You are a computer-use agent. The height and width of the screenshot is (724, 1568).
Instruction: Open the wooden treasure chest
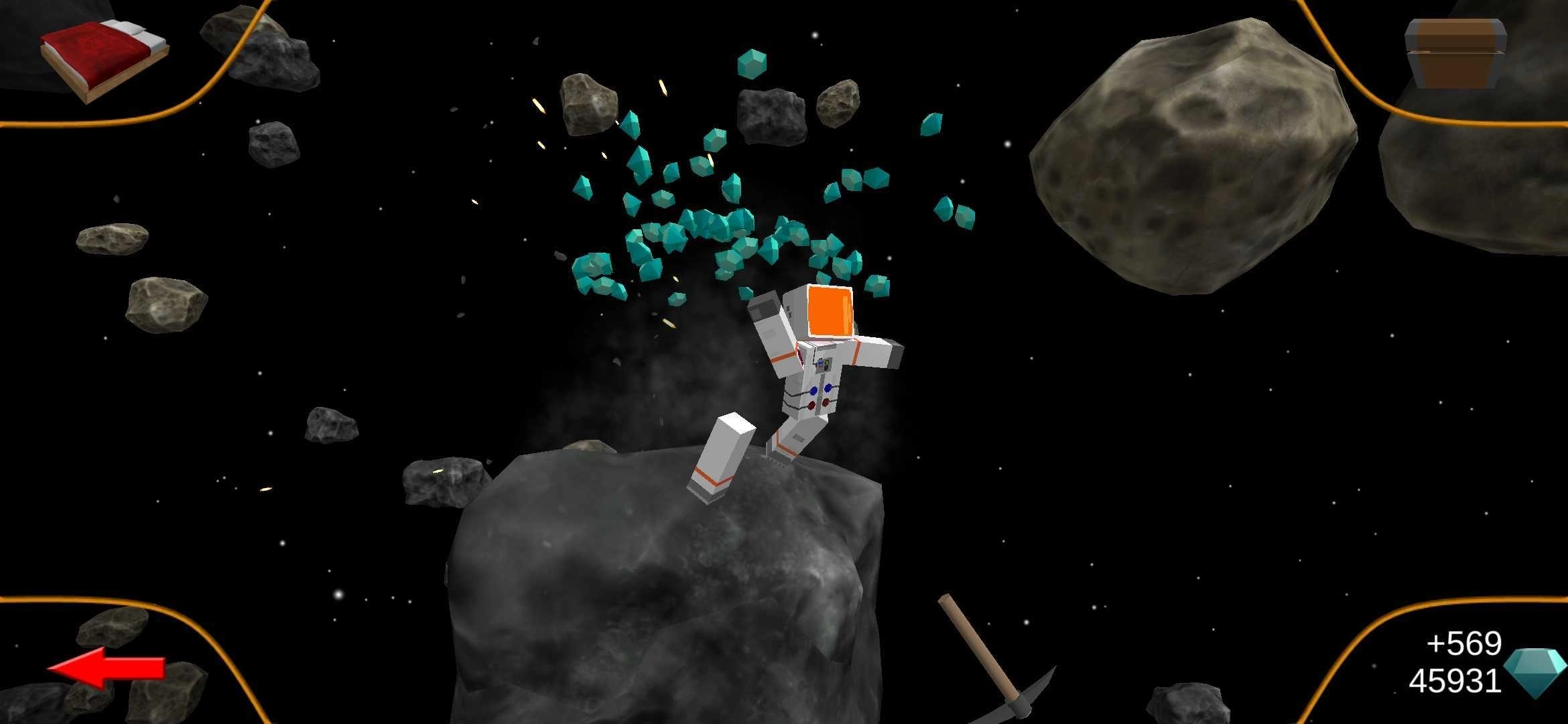(x=1455, y=54)
